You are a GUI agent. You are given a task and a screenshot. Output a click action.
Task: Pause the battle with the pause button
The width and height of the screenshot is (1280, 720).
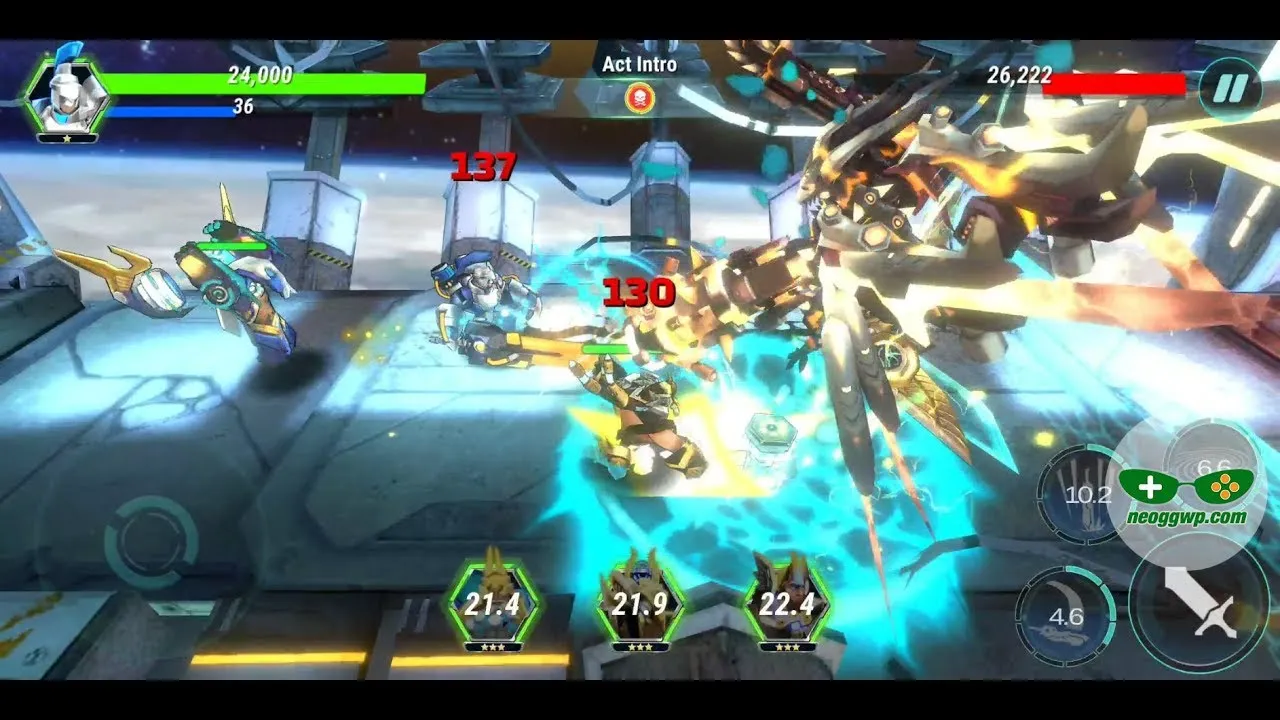[1231, 89]
